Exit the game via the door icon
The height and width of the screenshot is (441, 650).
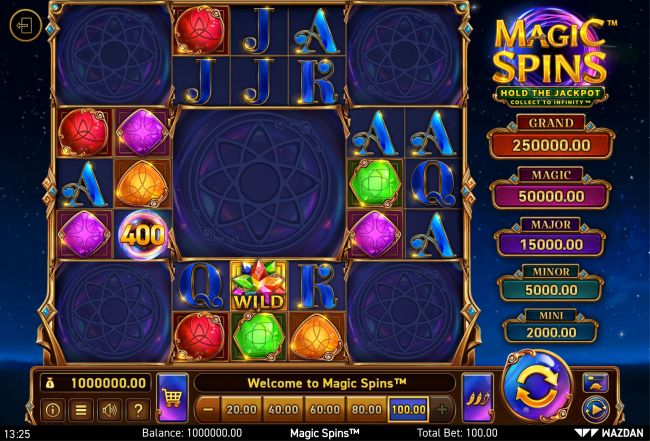coord(23,27)
